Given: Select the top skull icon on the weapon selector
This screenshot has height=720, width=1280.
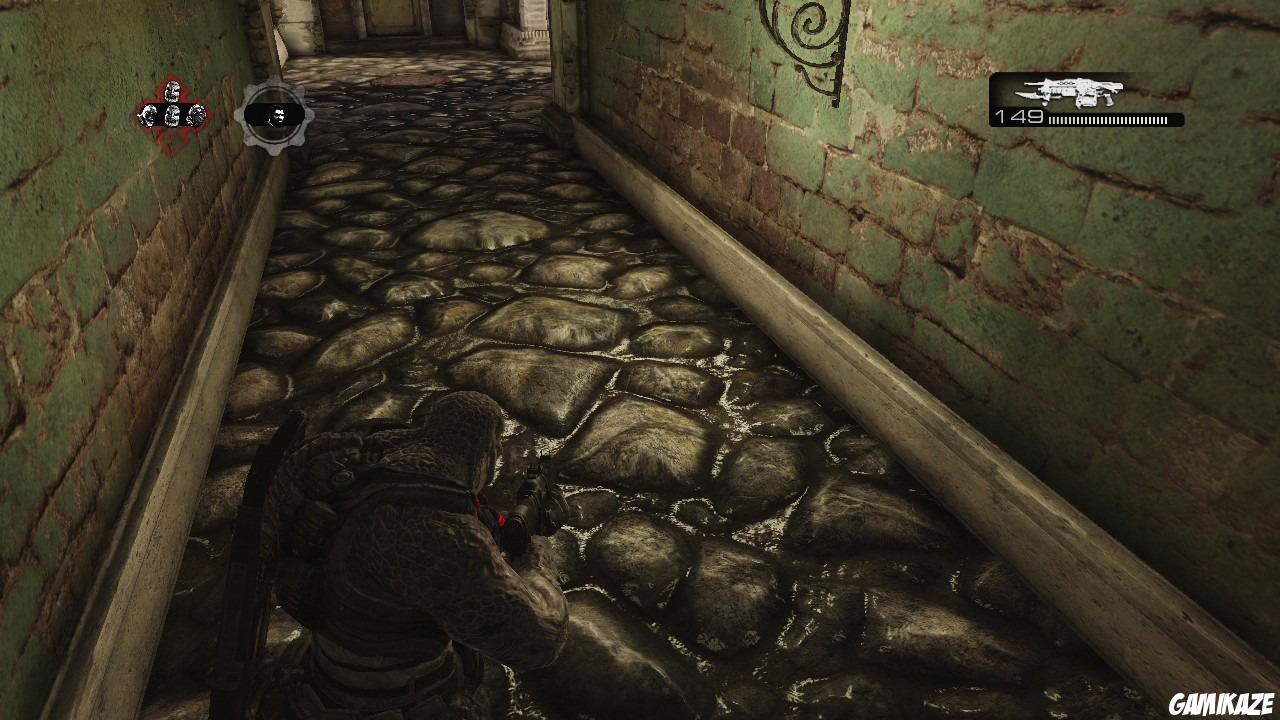Looking at the screenshot, I should point(172,91).
